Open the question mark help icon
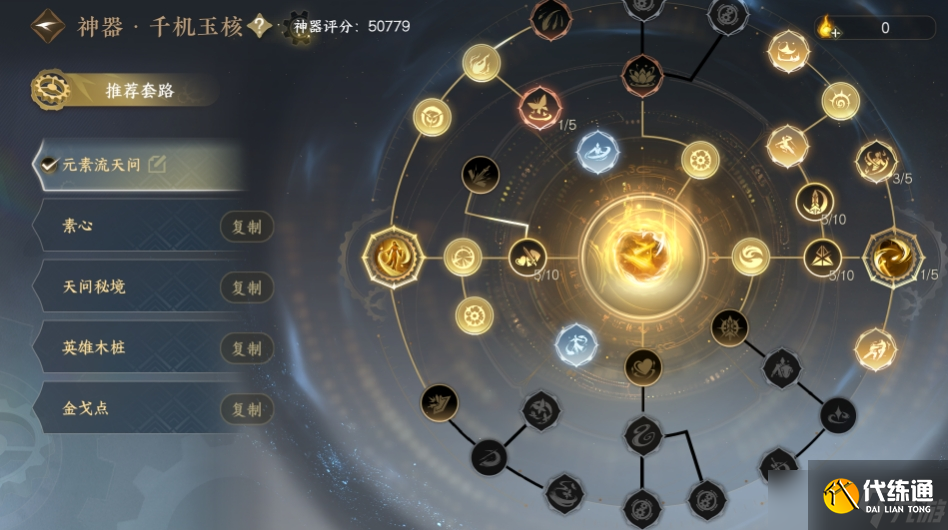948x530 pixels. coord(260,26)
